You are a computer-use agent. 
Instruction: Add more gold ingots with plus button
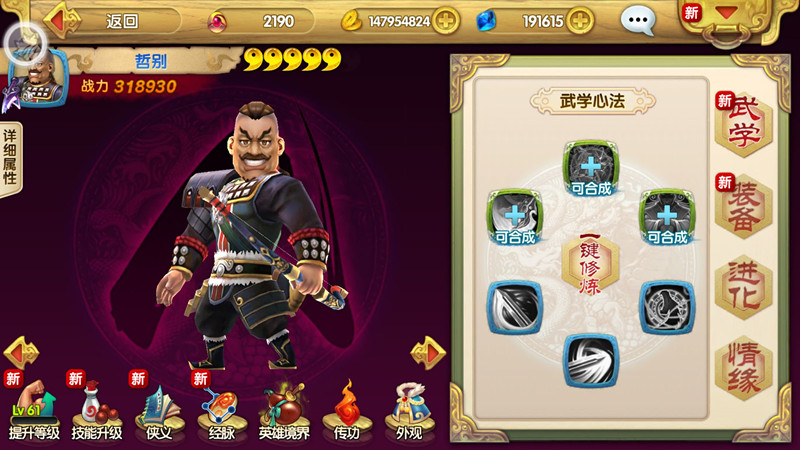445,20
